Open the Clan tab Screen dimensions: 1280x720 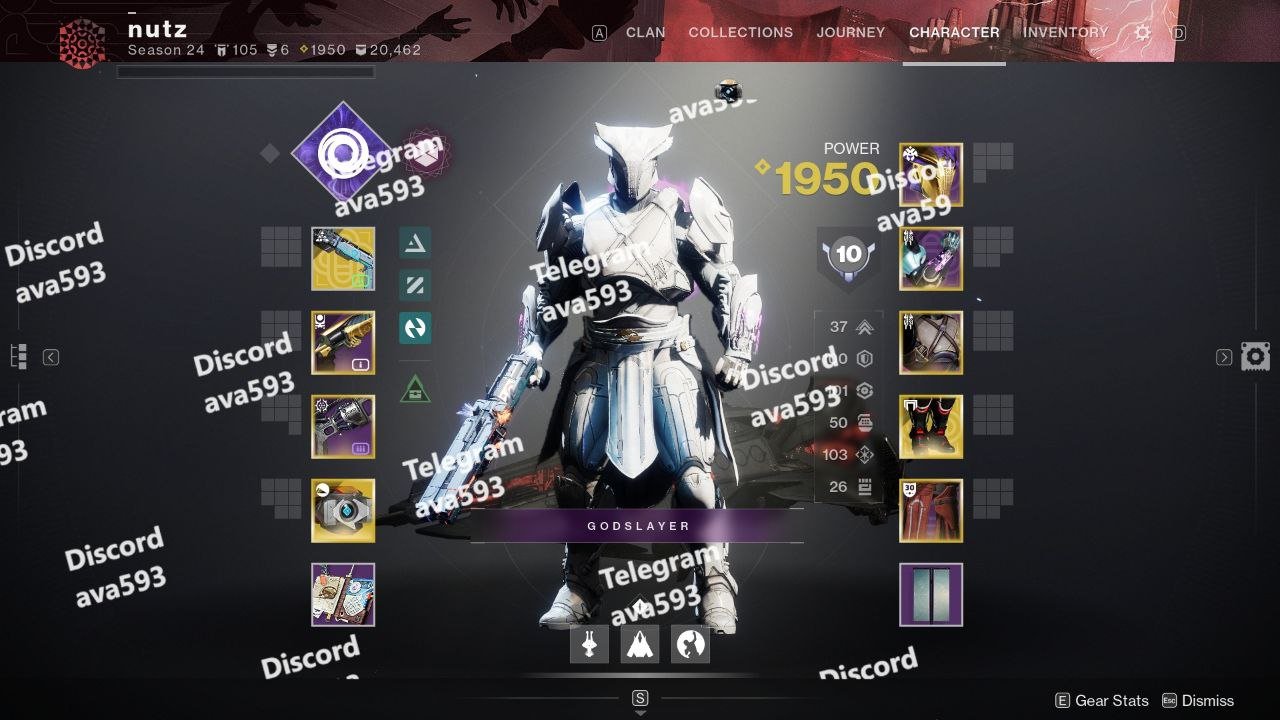pyautogui.click(x=645, y=32)
